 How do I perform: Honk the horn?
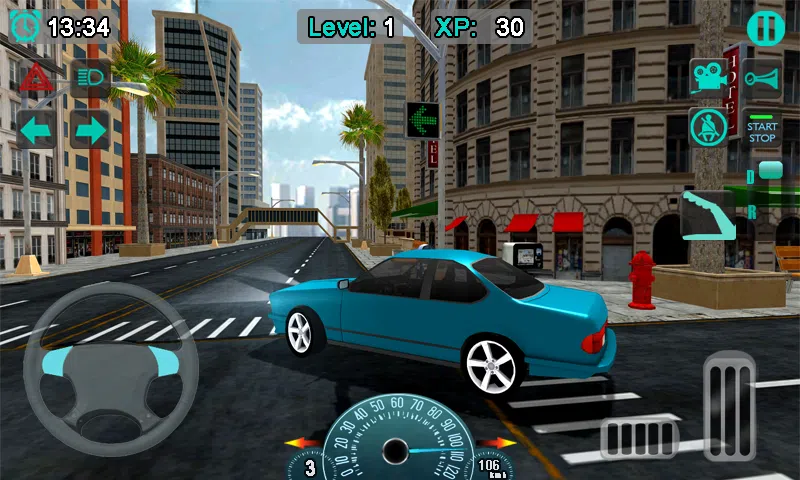762,78
